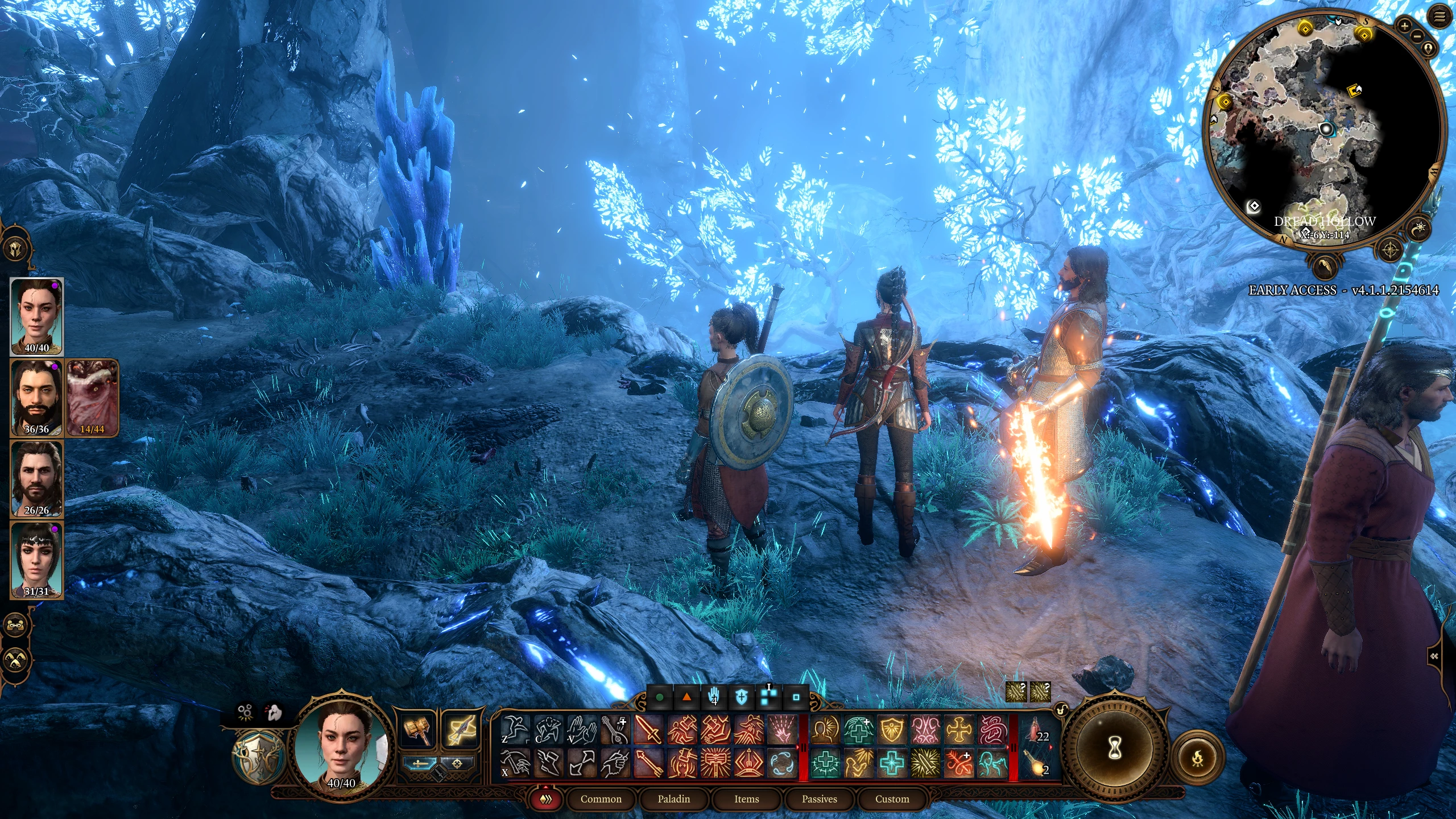Image resolution: width=1456 pixels, height=819 pixels.
Task: Open the campfire rest button
Action: tap(1197, 758)
